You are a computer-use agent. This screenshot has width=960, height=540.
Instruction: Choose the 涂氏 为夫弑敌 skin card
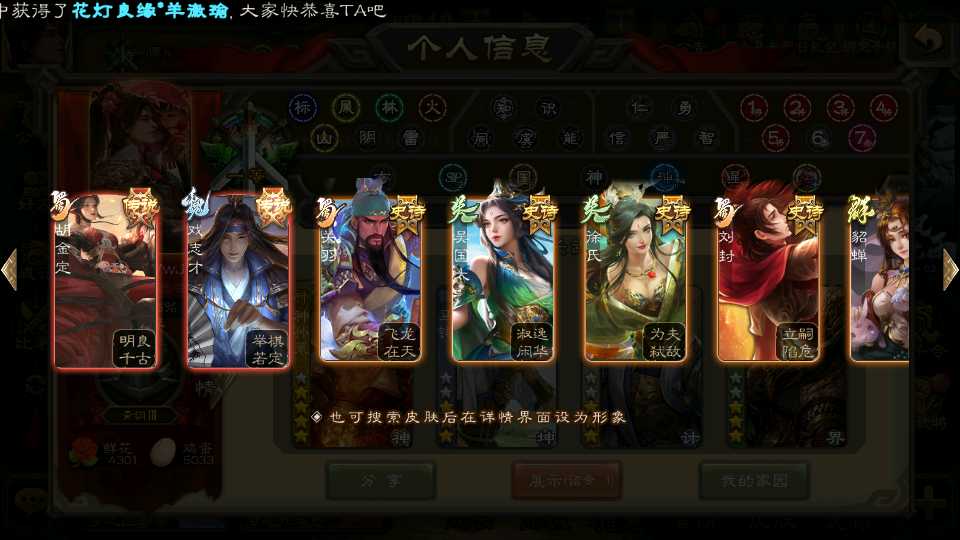pyautogui.click(x=636, y=280)
